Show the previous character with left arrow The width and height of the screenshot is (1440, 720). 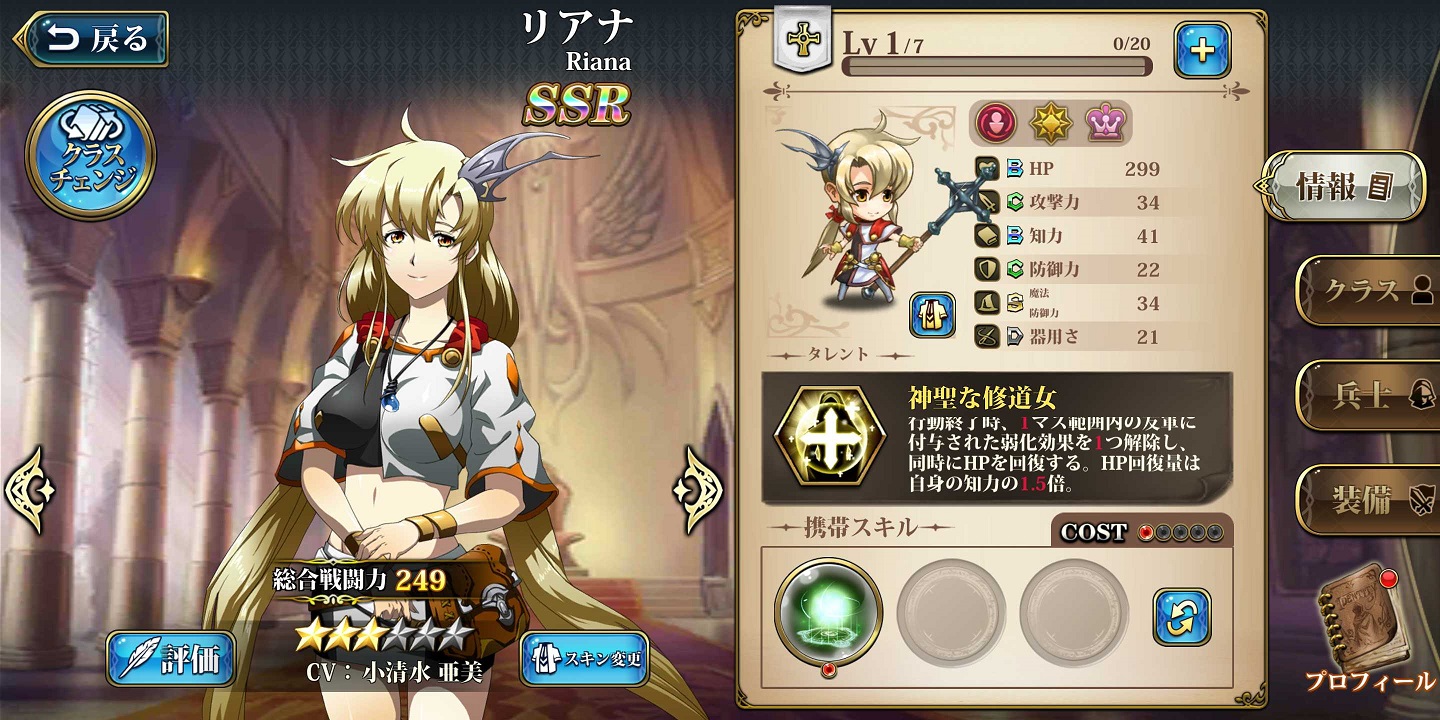coord(30,489)
